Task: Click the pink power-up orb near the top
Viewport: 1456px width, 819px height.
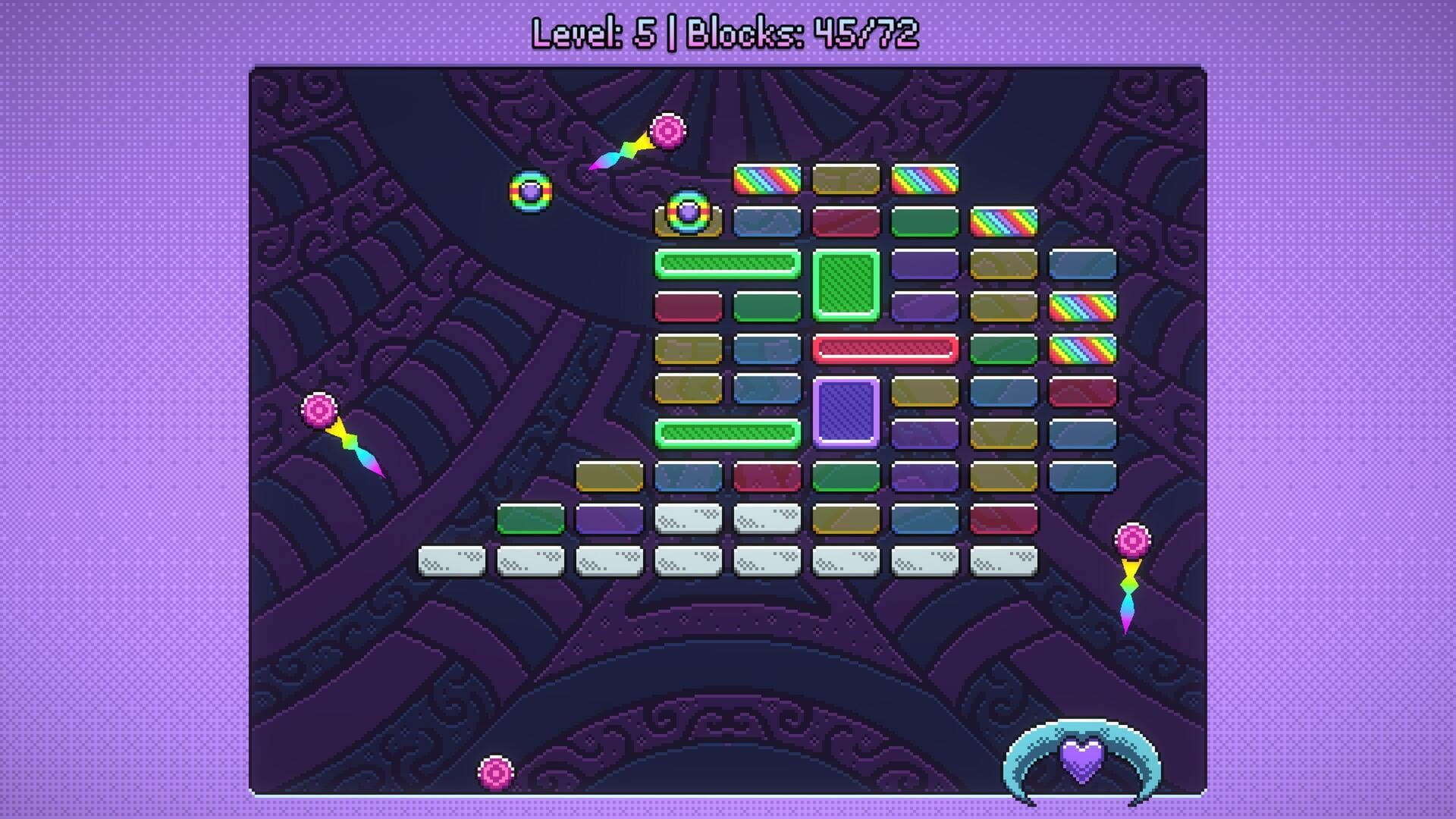Action: pos(666,130)
